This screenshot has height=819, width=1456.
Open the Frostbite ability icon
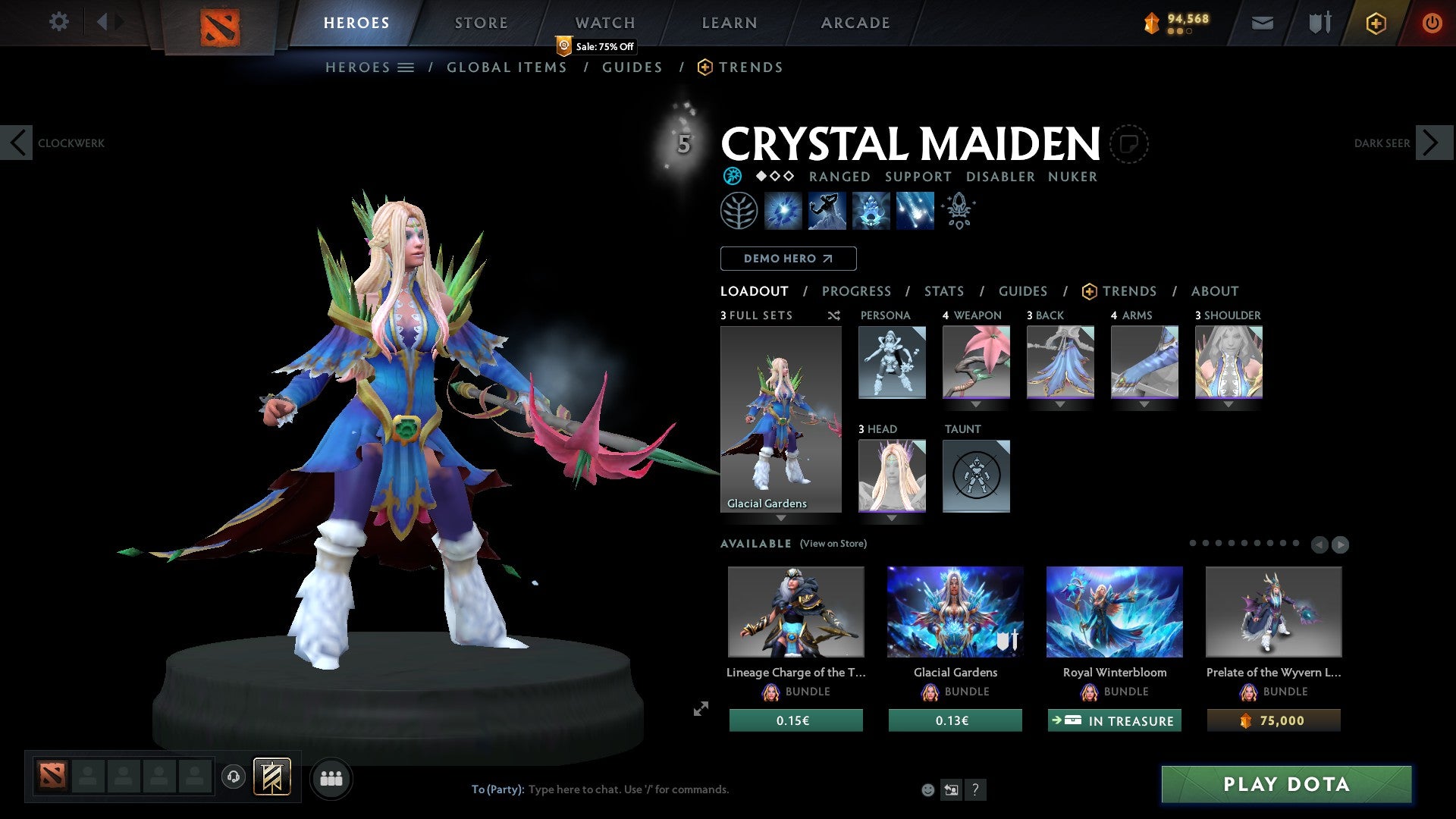coord(827,211)
